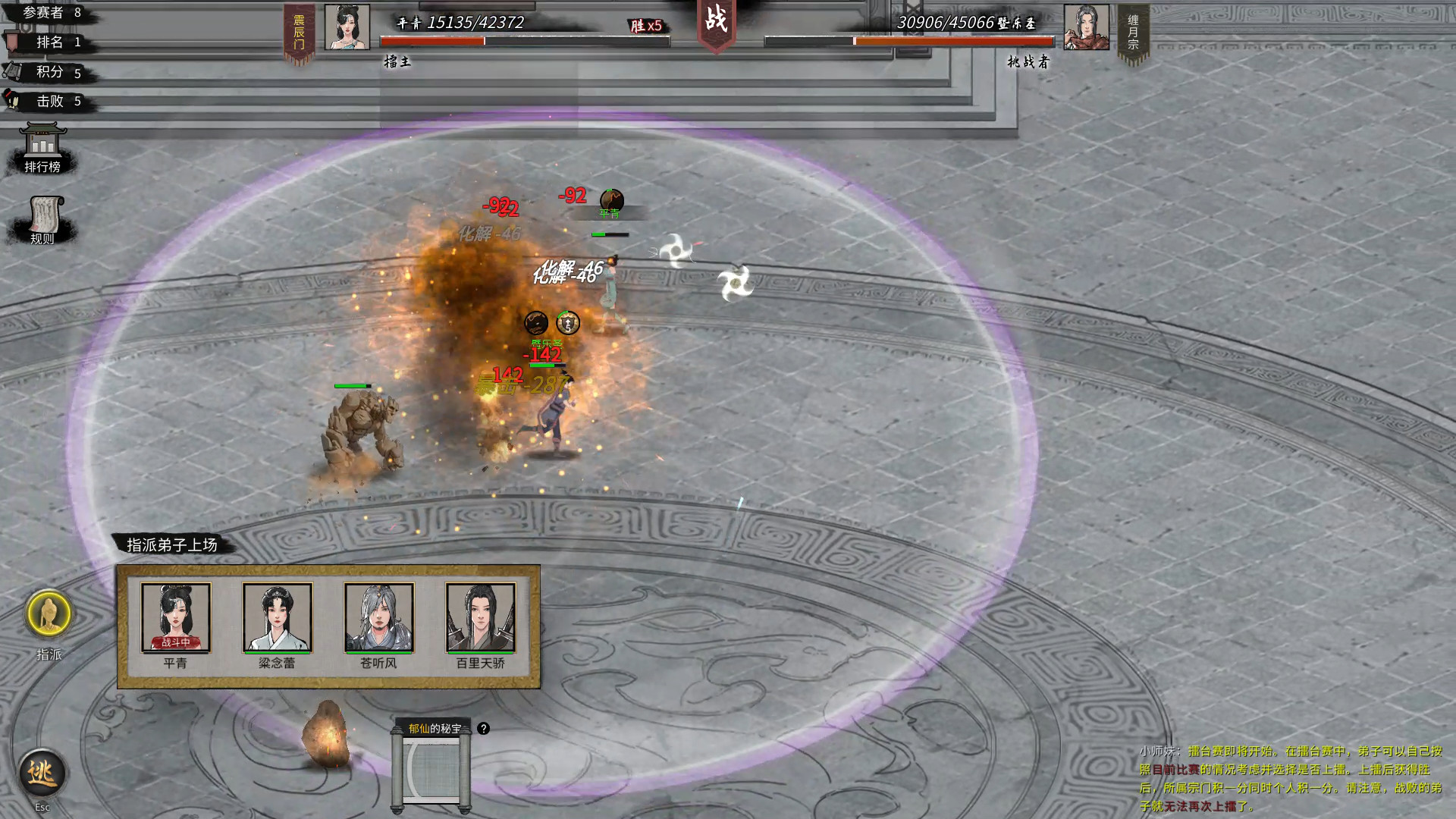Flee battle with the 逃 button
Image resolution: width=1456 pixels, height=819 pixels.
pyautogui.click(x=42, y=773)
